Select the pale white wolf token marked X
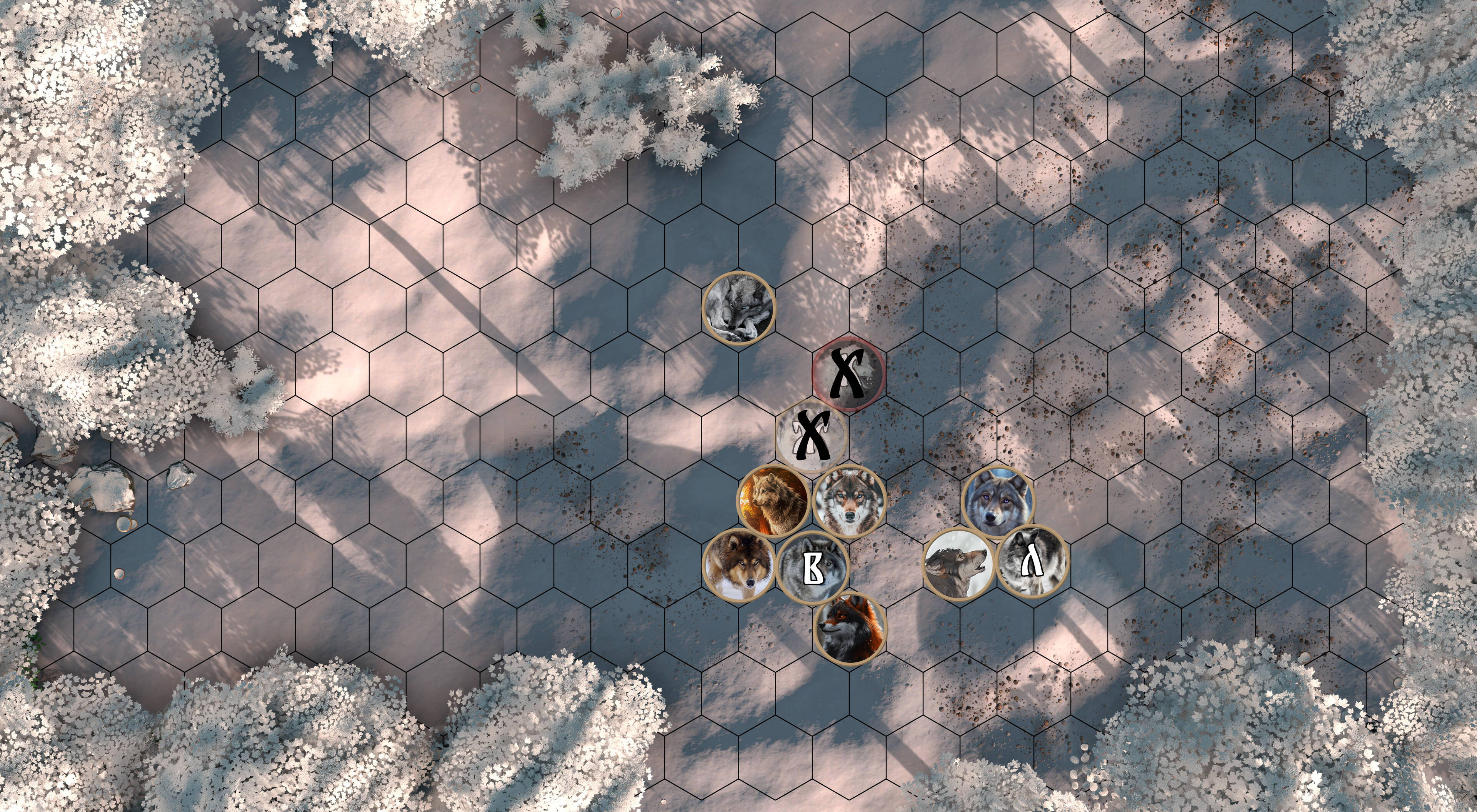 click(811, 437)
